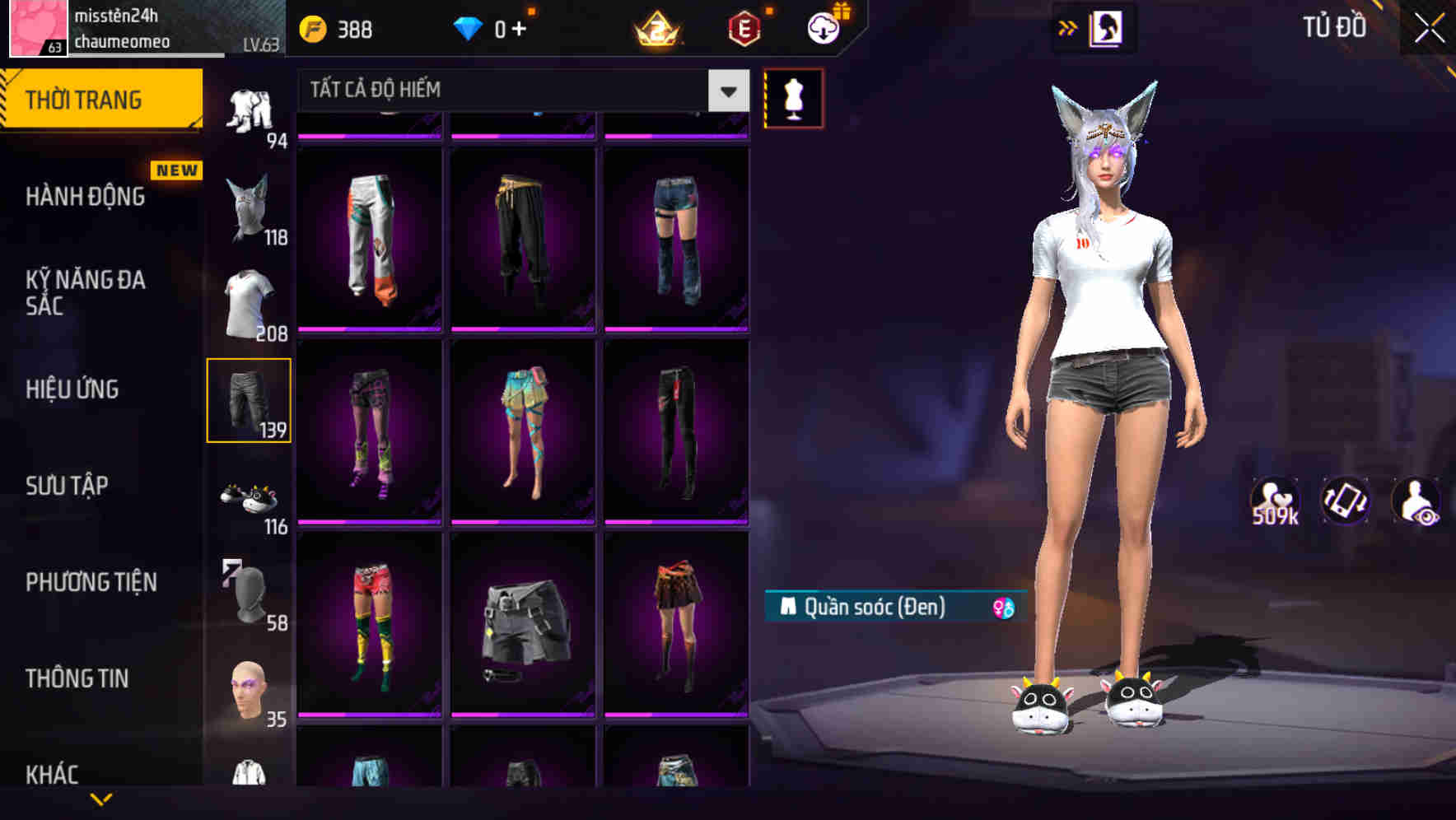This screenshot has height=820, width=1456.
Task: Open the Elite Pass crown icon
Action: pos(656,27)
